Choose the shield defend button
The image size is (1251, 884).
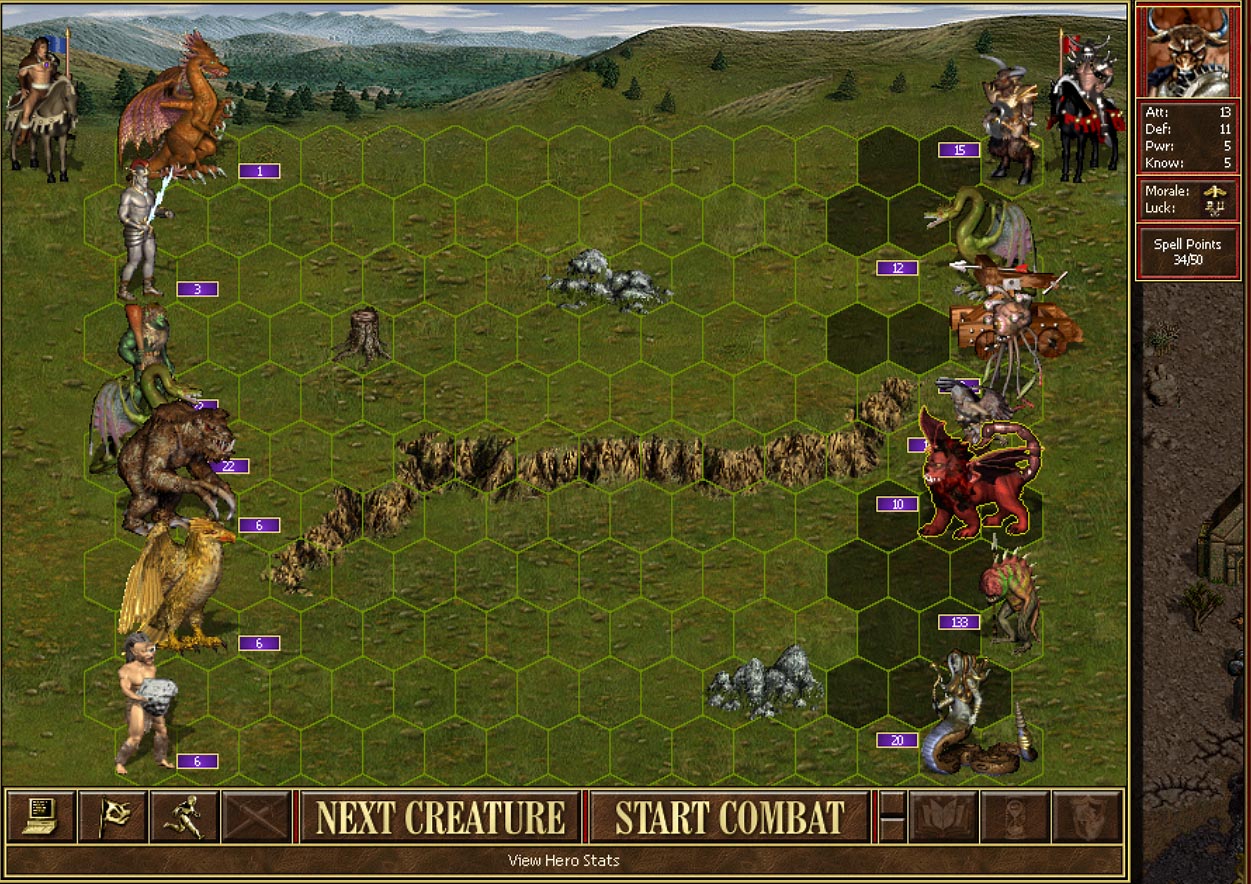1087,816
